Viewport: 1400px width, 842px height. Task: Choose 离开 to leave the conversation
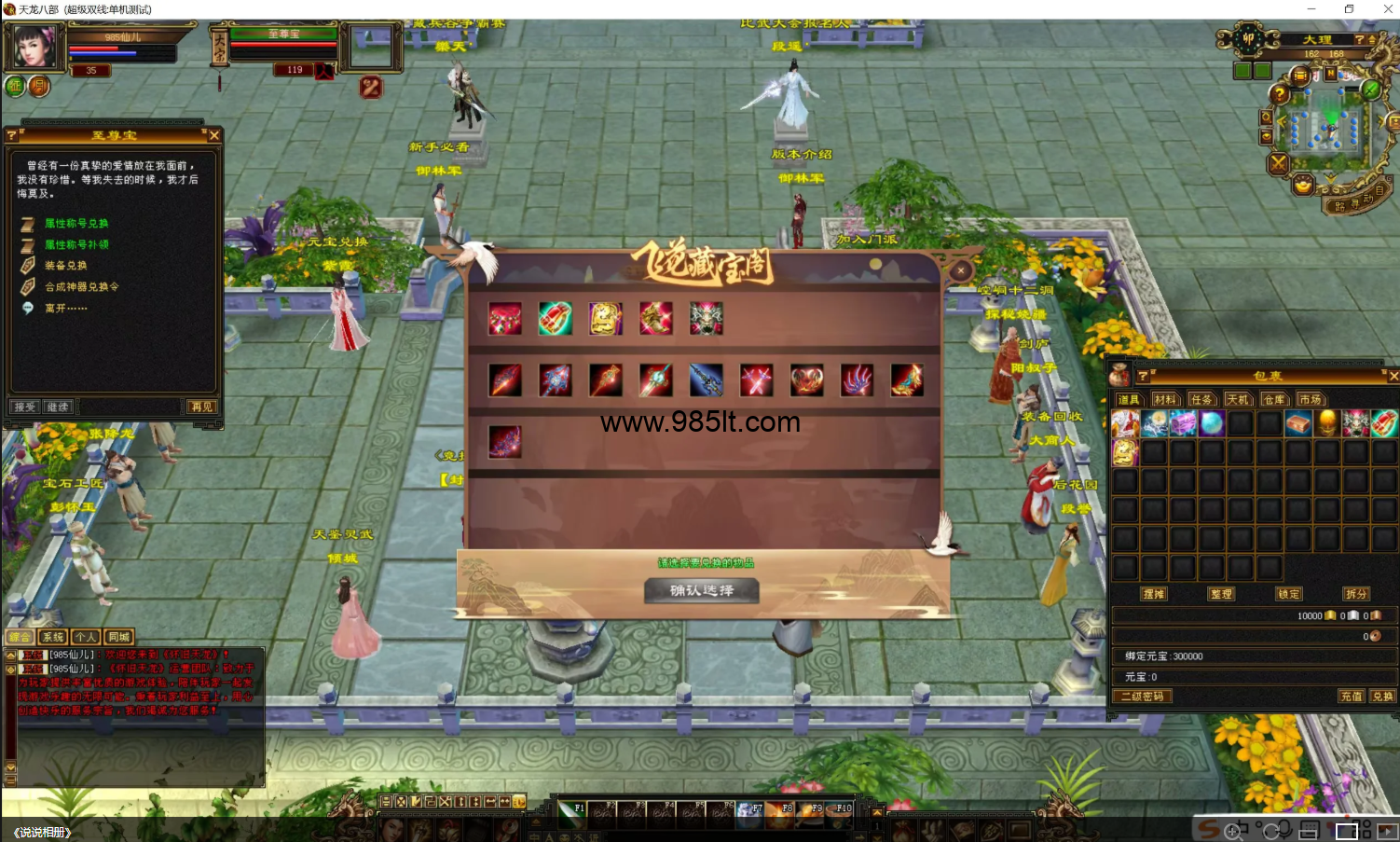coord(65,309)
